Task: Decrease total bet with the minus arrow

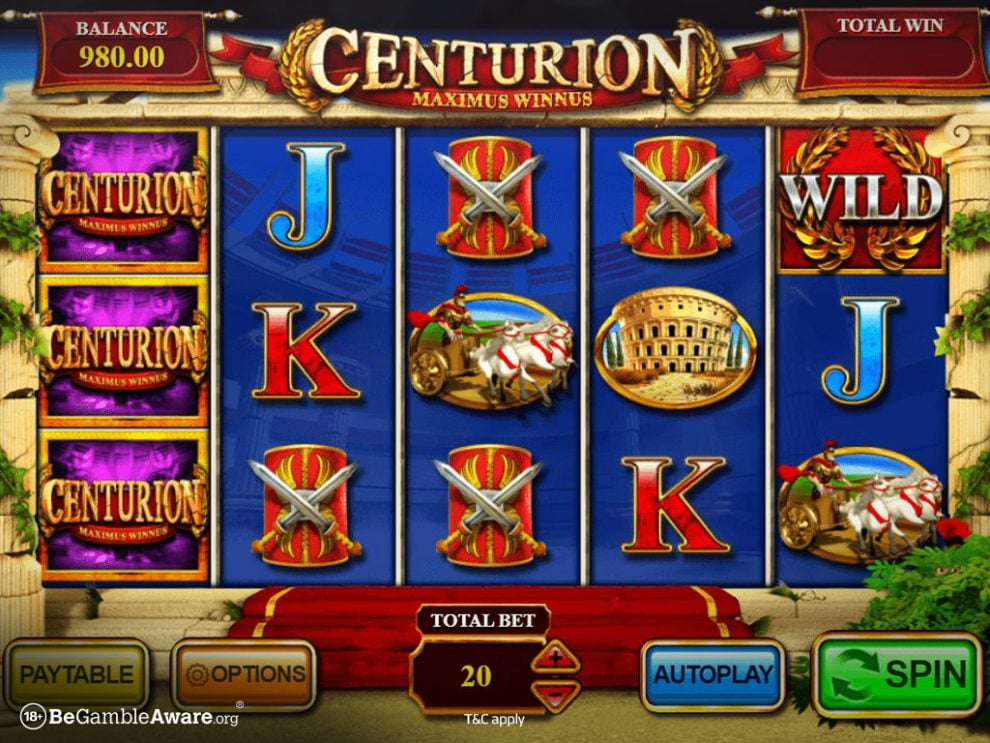Action: 556,695
